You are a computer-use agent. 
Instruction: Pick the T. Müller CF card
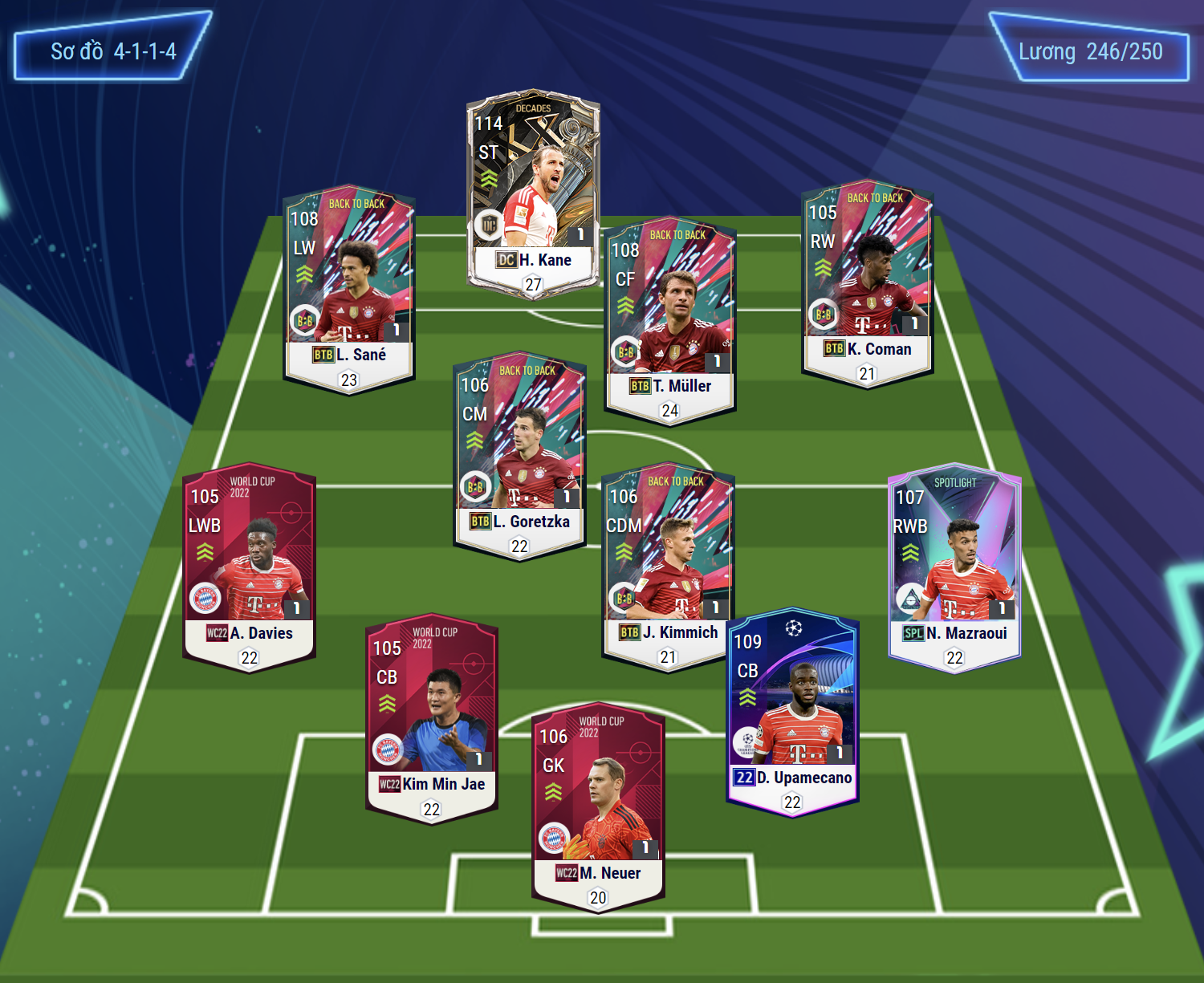pyautogui.click(x=670, y=321)
